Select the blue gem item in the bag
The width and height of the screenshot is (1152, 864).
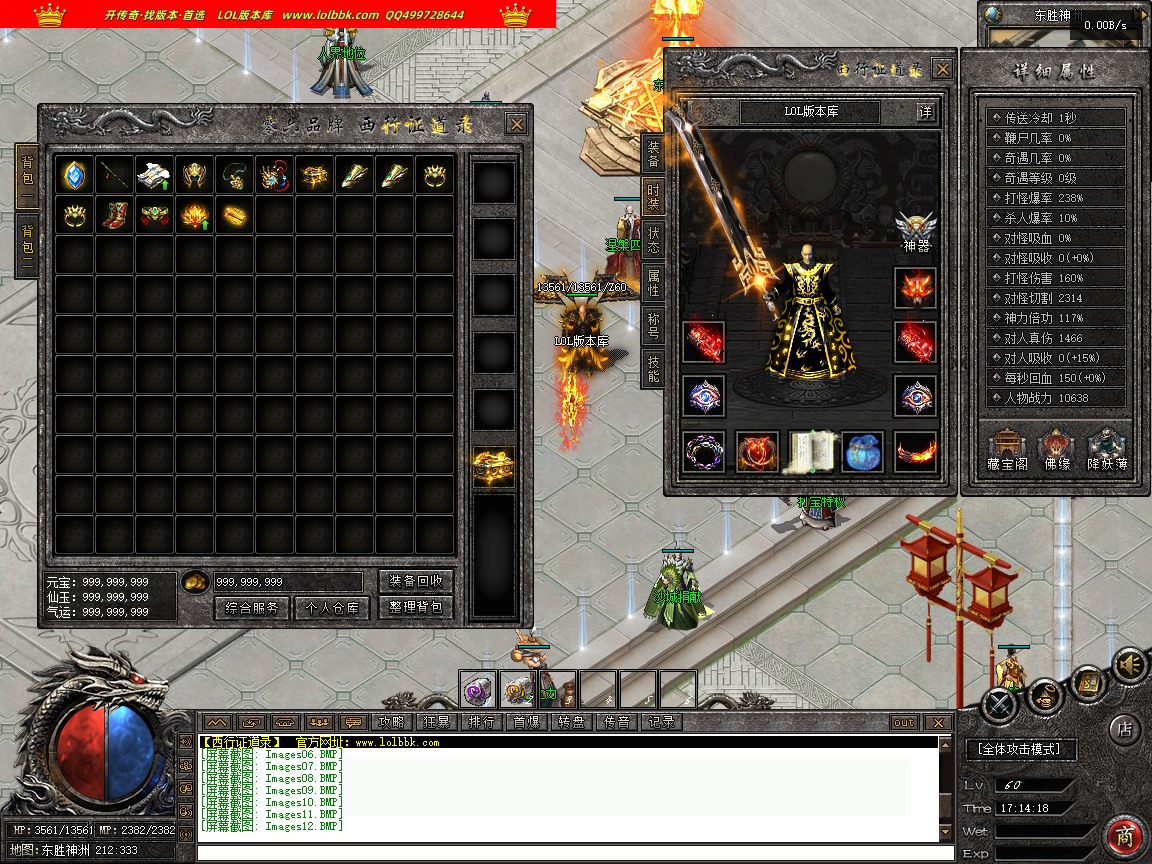(x=75, y=175)
